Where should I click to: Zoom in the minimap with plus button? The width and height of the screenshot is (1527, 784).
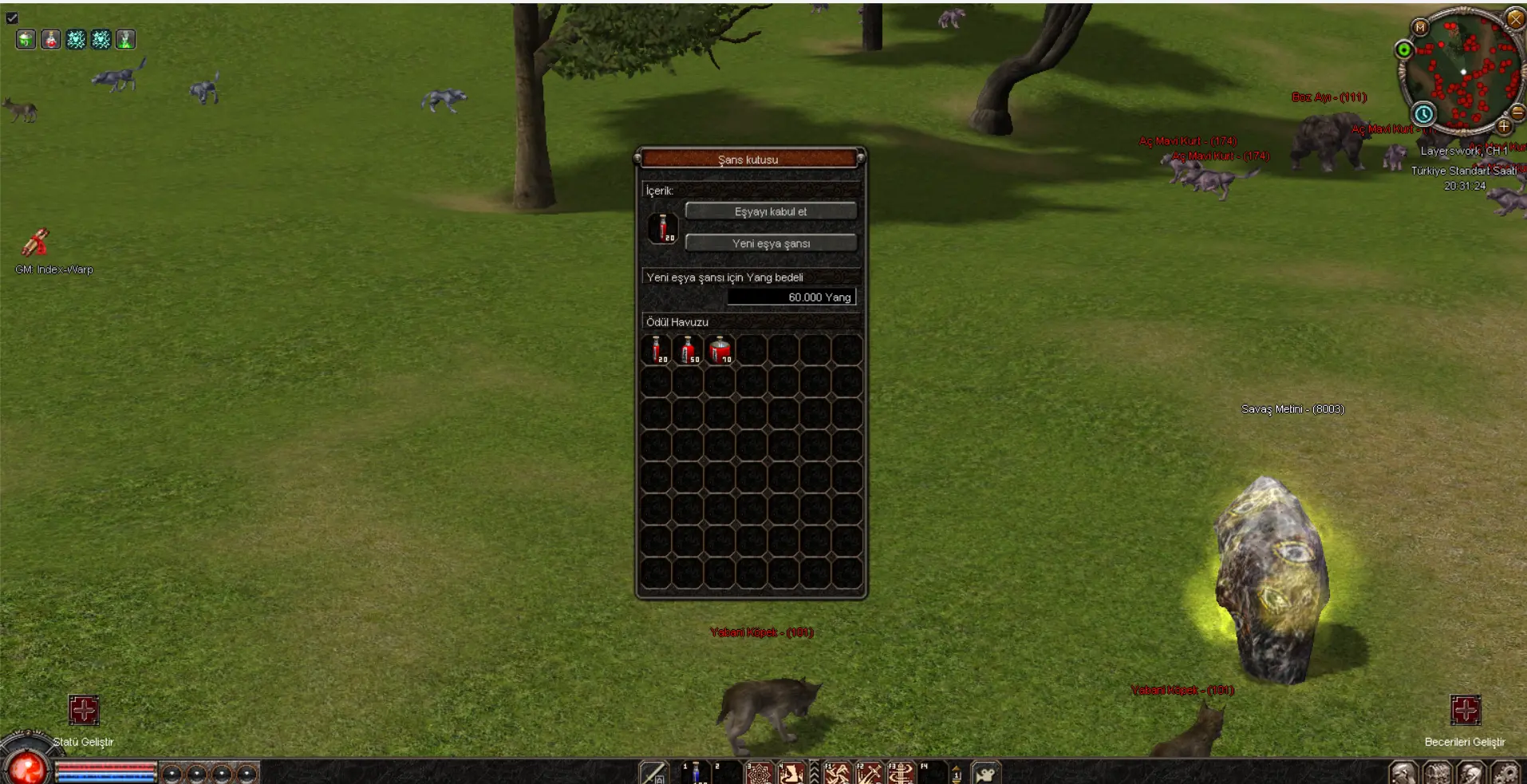click(1504, 126)
